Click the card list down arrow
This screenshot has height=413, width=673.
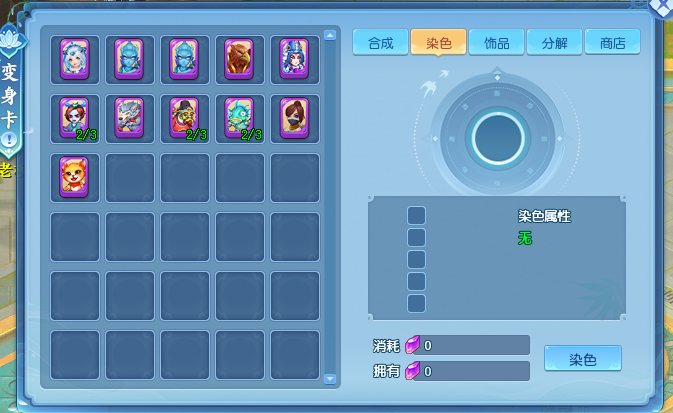pyautogui.click(x=331, y=379)
